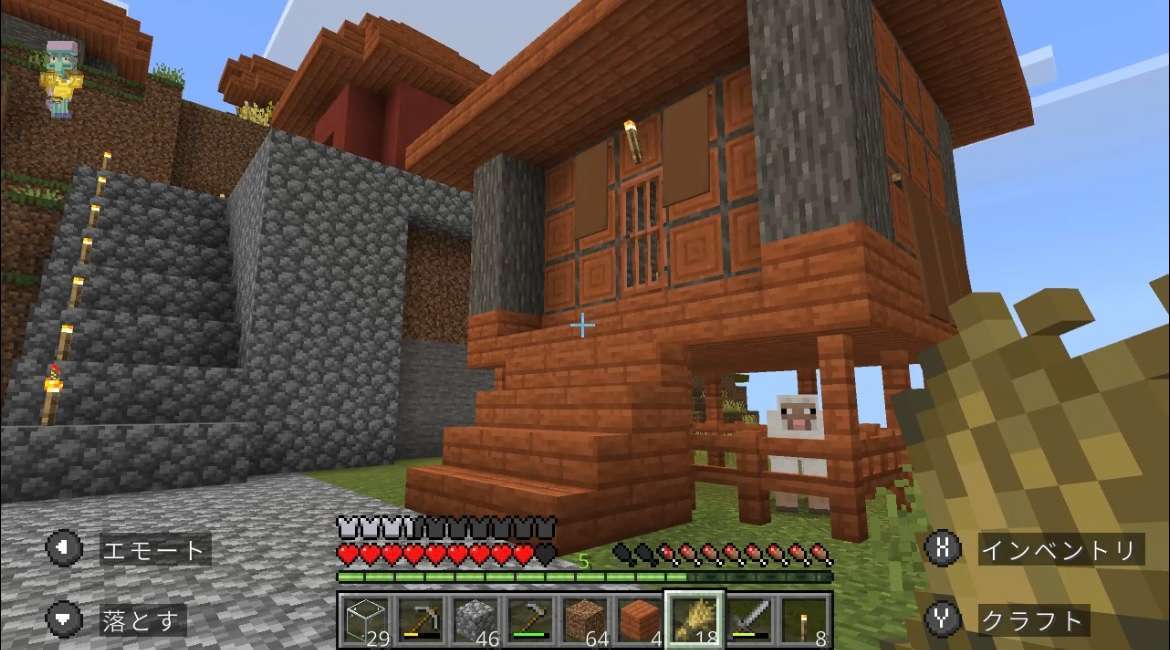Choose the hoe with the green durability bar
This screenshot has width=1170, height=650.
pos(529,620)
